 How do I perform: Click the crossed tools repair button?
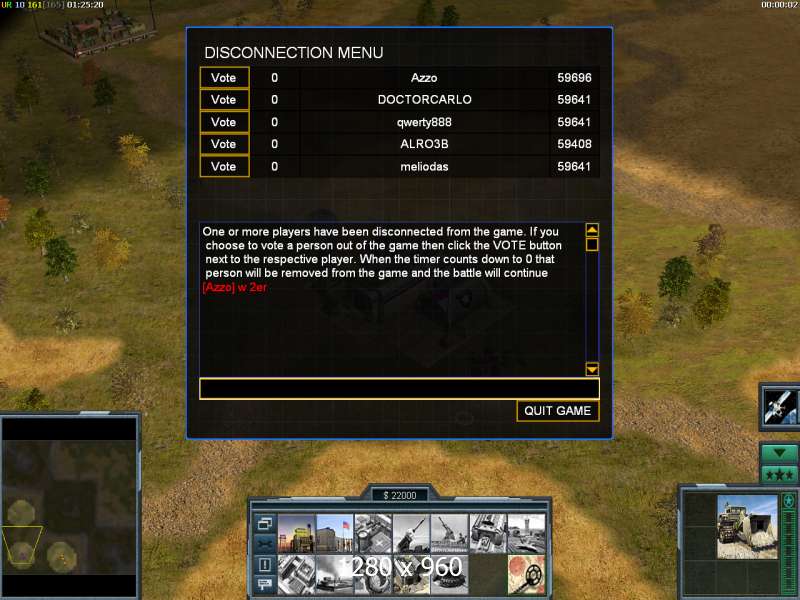[264, 543]
